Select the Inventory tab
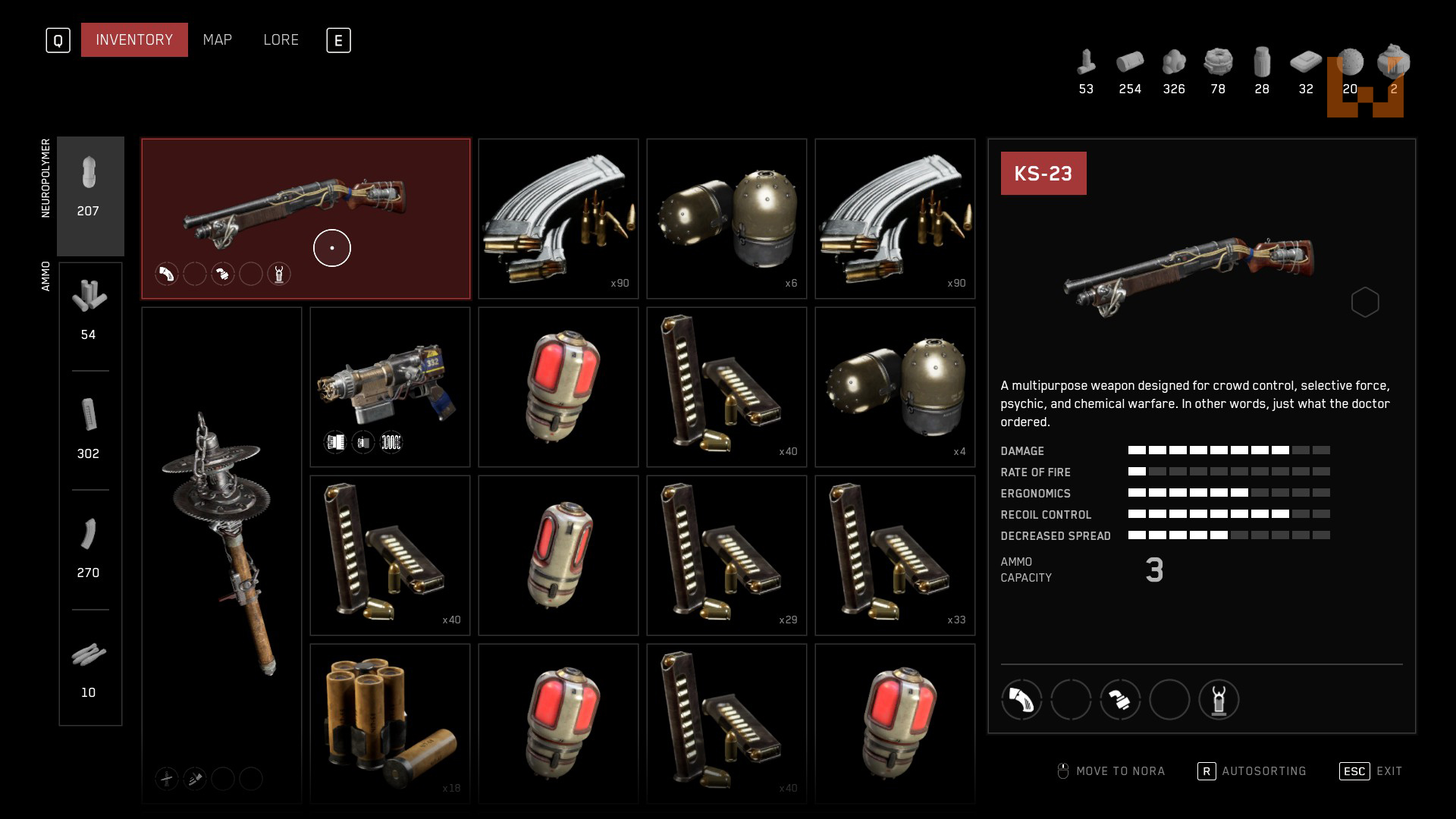 (x=134, y=40)
